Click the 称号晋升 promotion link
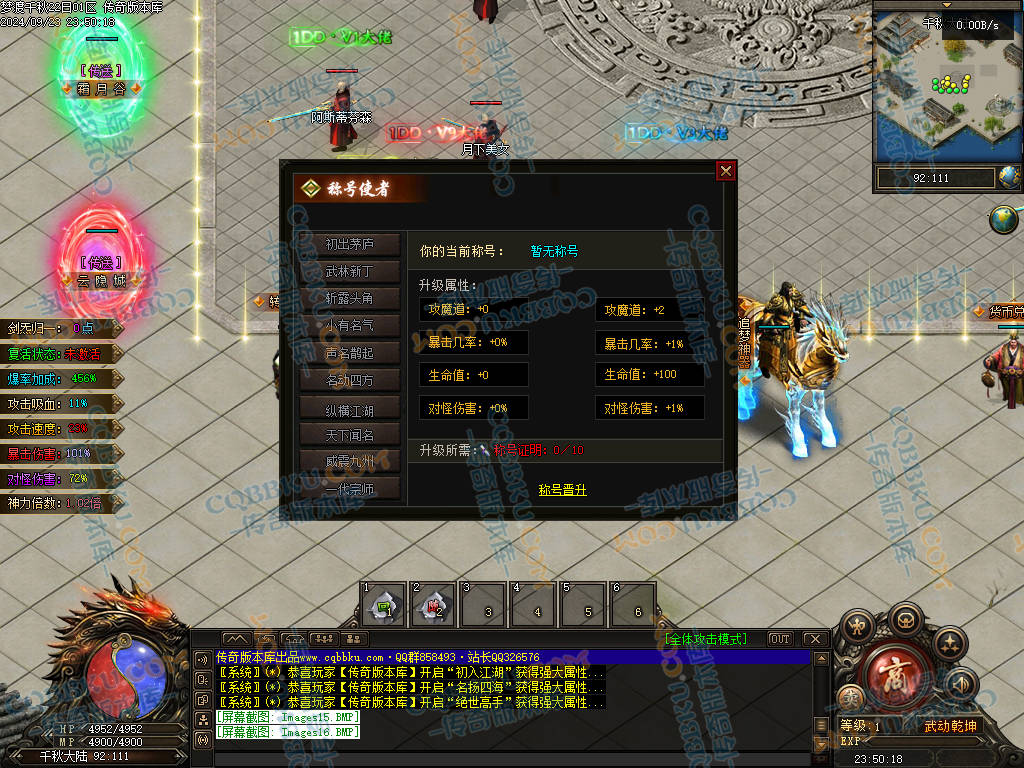Screen dimensions: 1024x768 pyautogui.click(x=563, y=490)
